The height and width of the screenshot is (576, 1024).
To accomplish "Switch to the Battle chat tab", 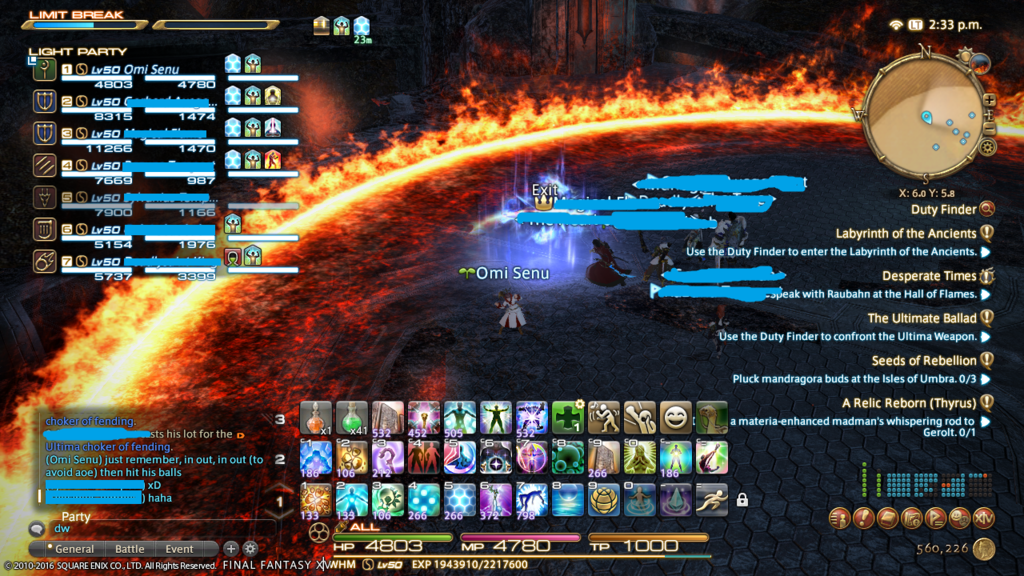I will 129,549.
